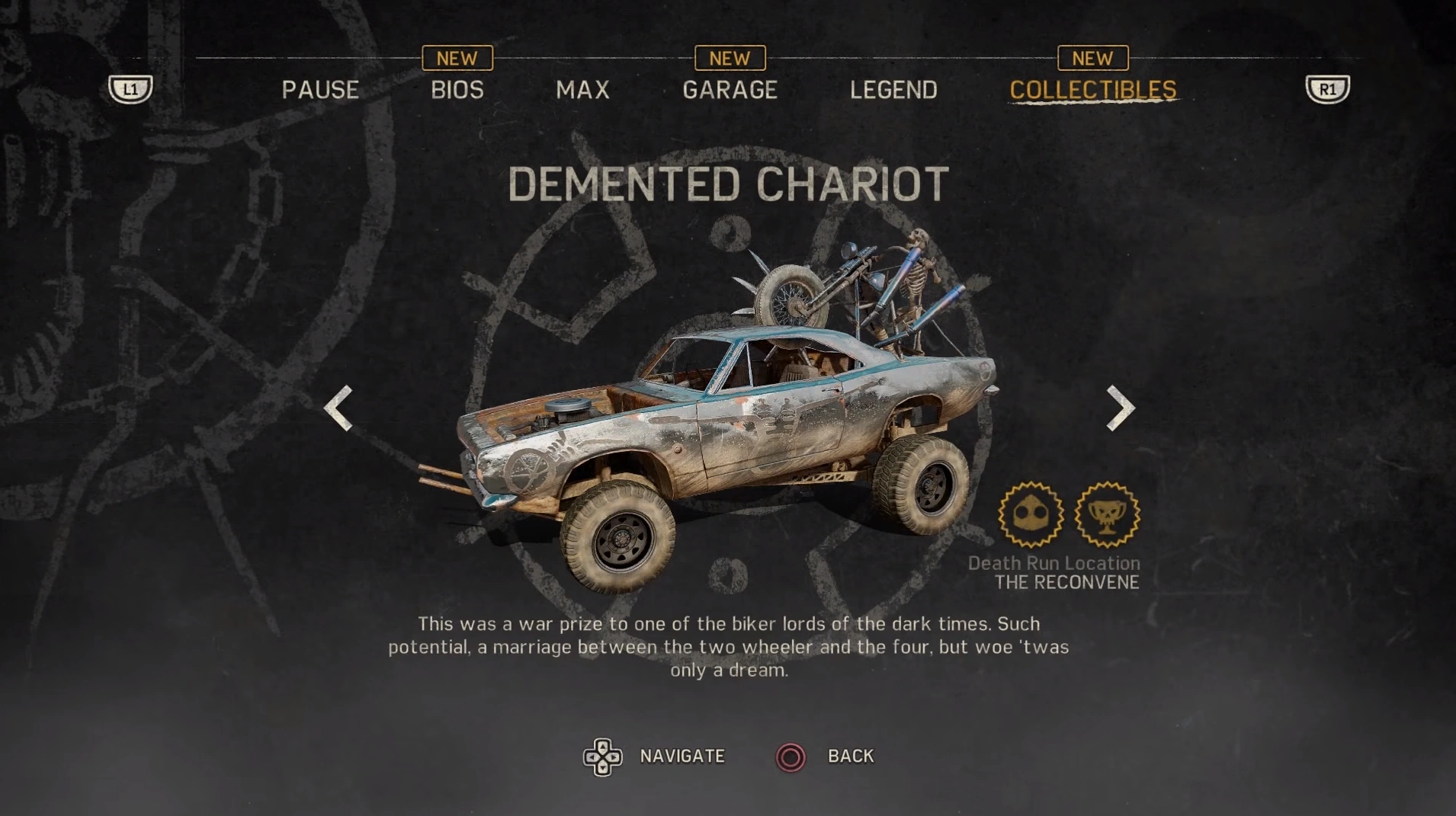This screenshot has height=816, width=1456.
Task: Open the LEGEND menu tab
Action: 894,89
